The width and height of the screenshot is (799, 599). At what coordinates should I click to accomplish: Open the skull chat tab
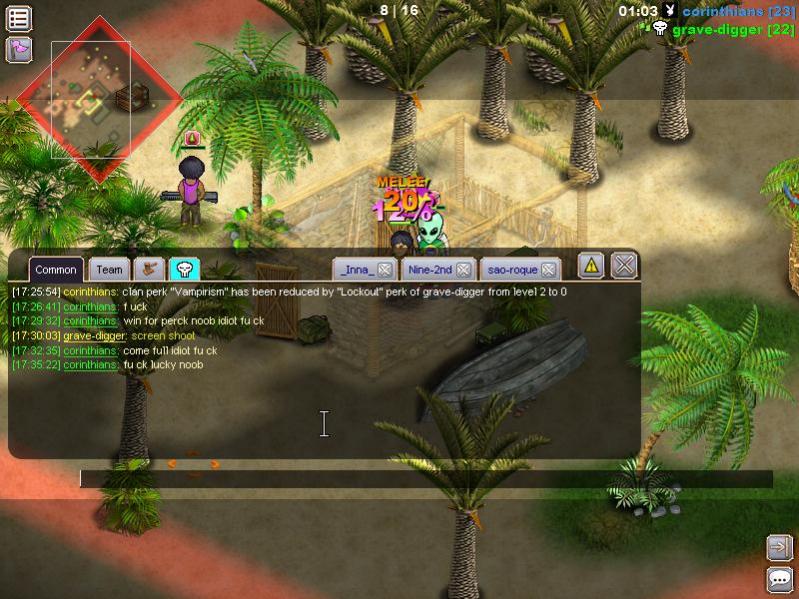pos(184,269)
